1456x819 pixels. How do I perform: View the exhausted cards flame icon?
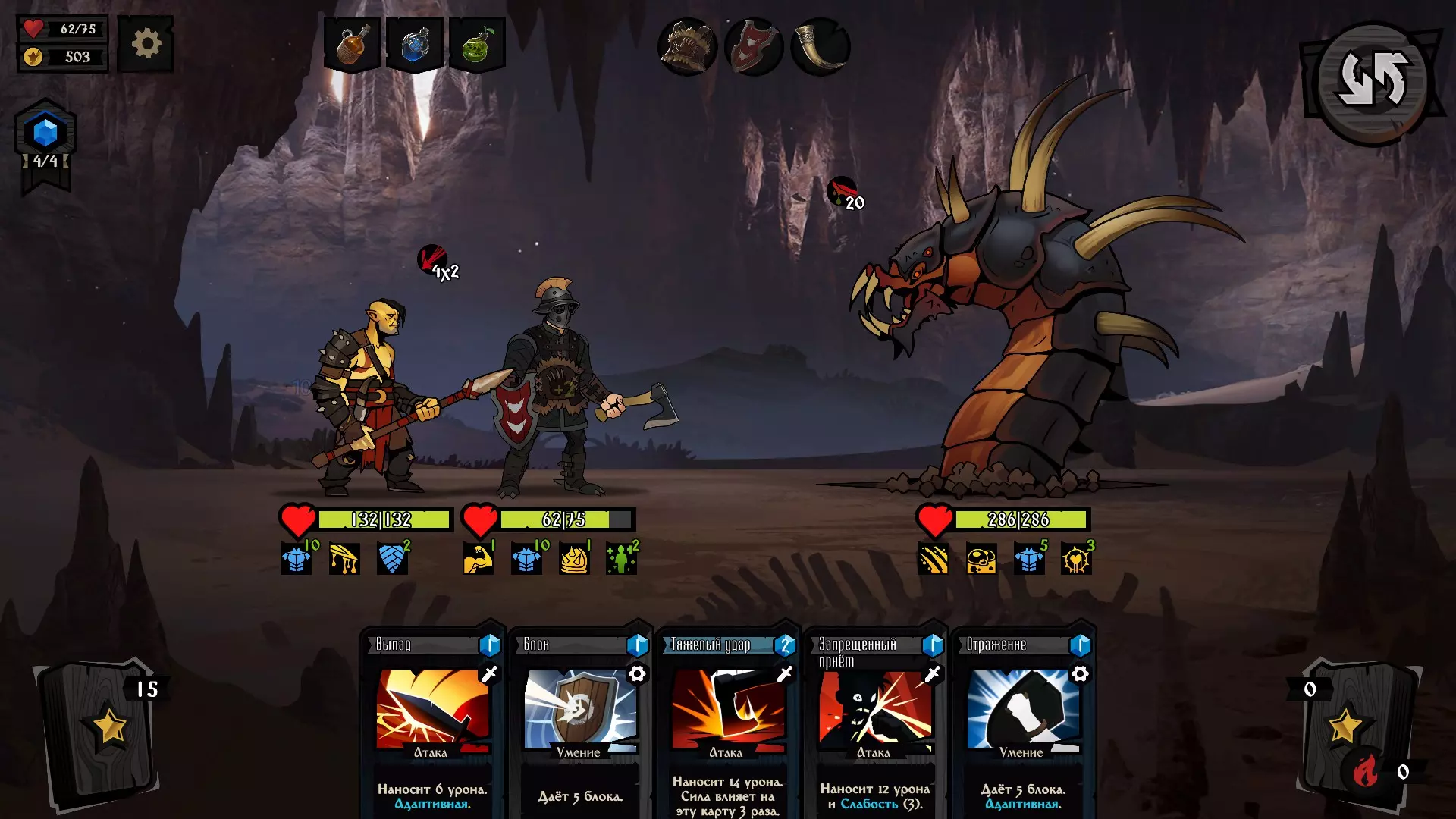pyautogui.click(x=1365, y=772)
